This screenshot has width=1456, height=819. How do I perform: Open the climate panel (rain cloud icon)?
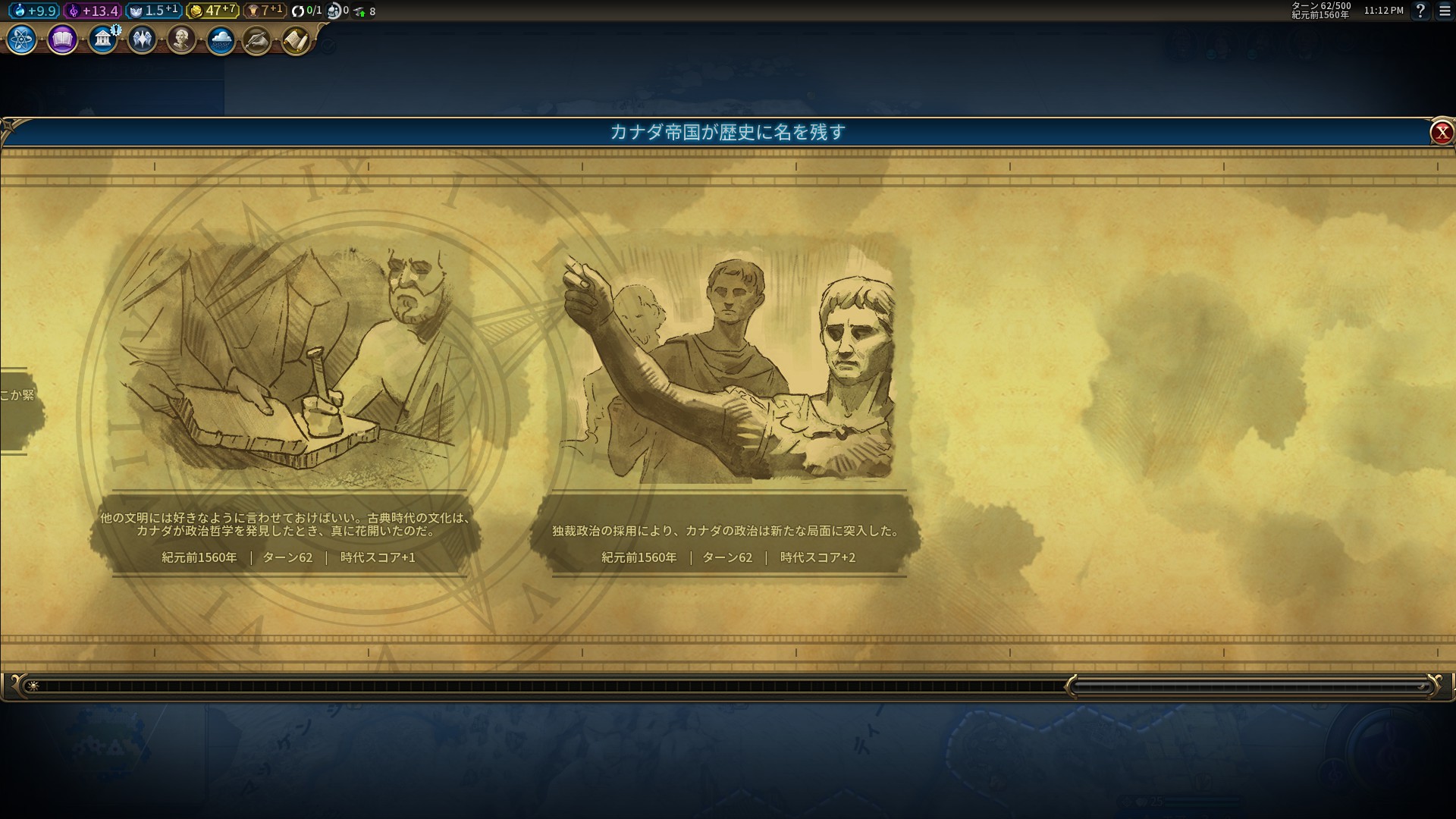[x=221, y=39]
